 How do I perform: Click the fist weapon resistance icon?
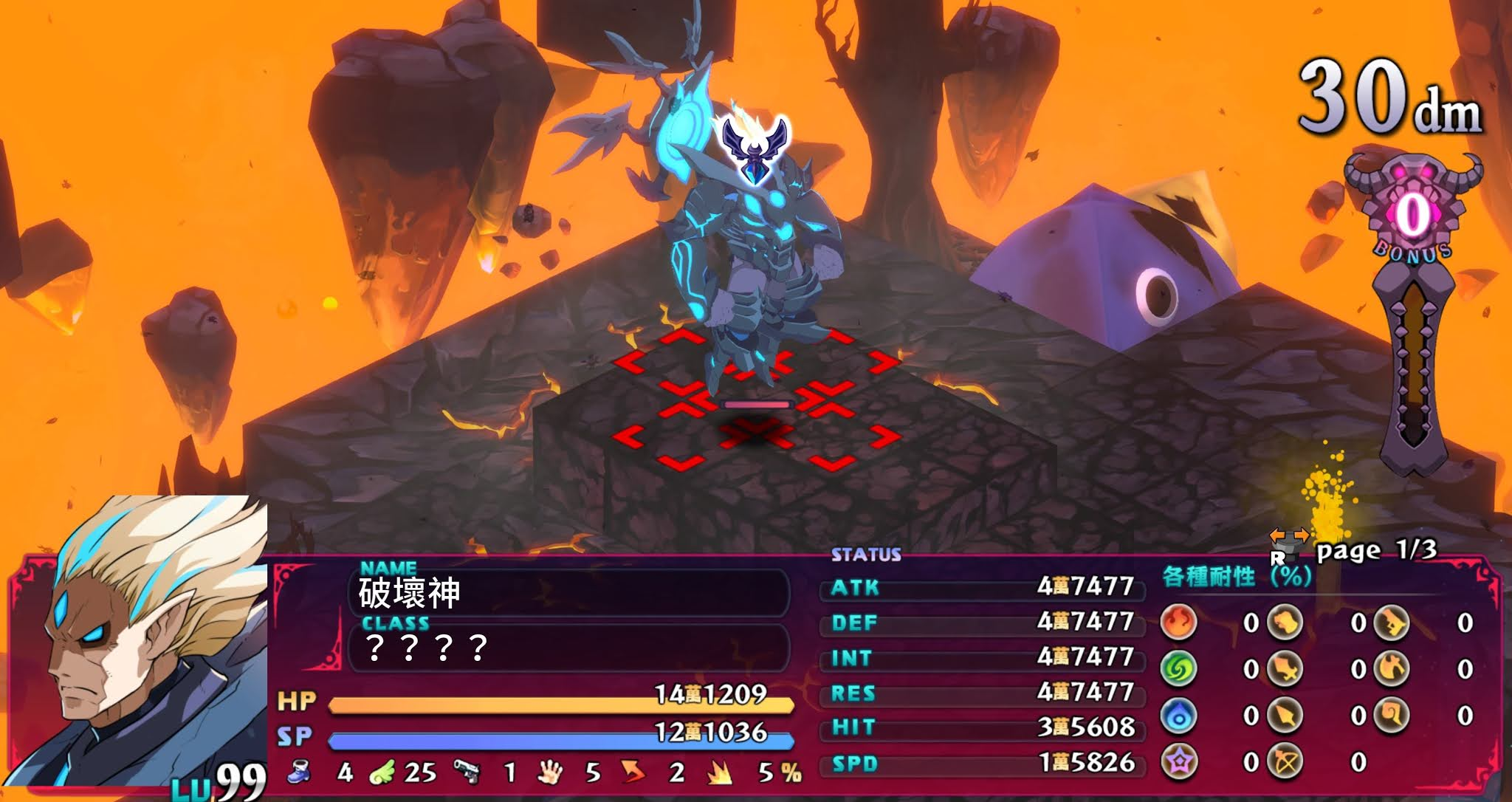[1285, 623]
